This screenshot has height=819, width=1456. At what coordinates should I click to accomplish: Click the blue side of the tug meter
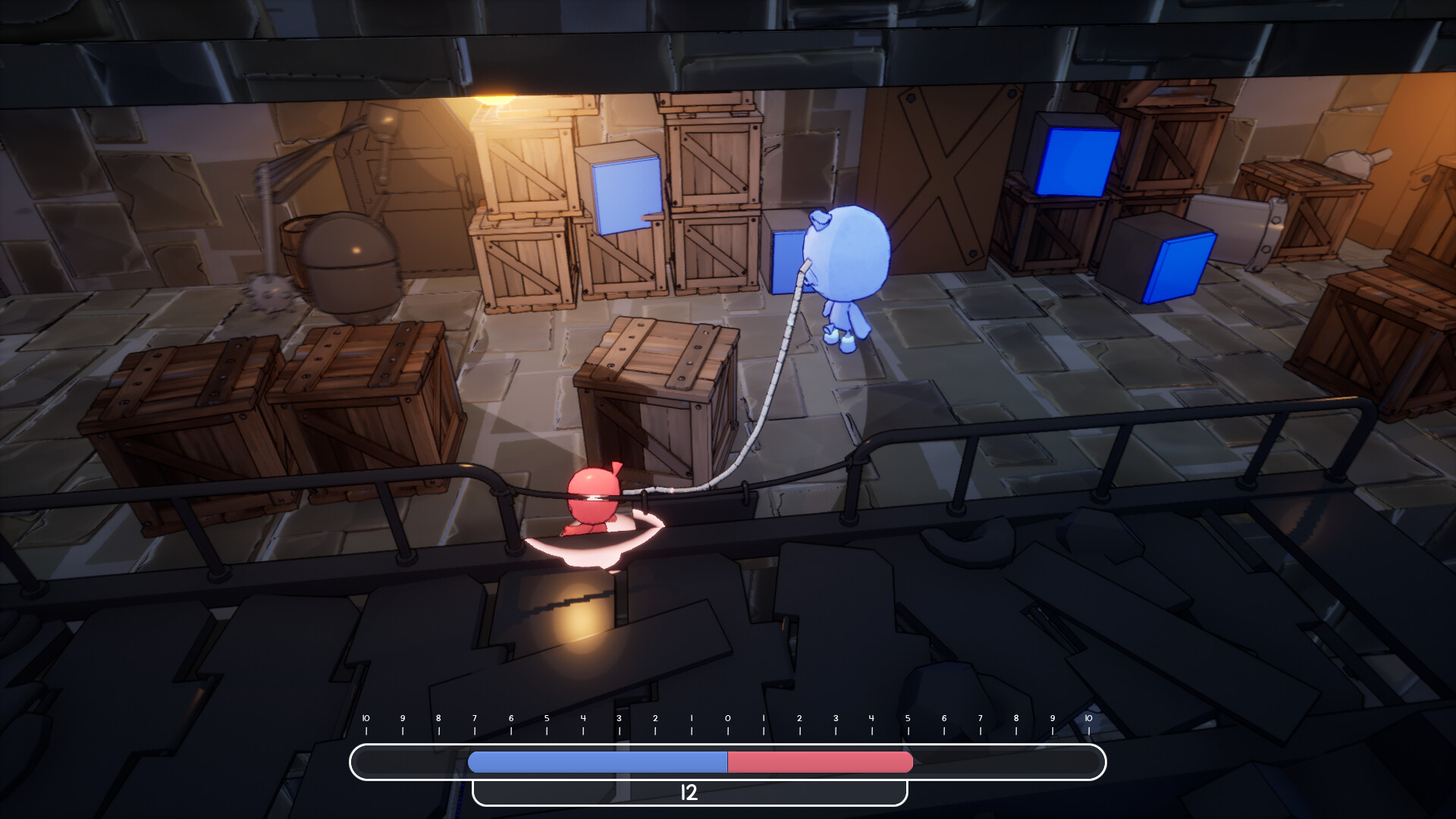click(x=599, y=763)
